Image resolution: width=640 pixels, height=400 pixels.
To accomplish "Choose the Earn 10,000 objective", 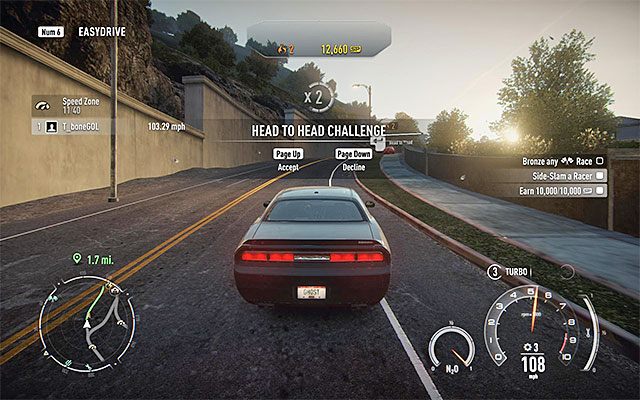I will click(x=559, y=189).
